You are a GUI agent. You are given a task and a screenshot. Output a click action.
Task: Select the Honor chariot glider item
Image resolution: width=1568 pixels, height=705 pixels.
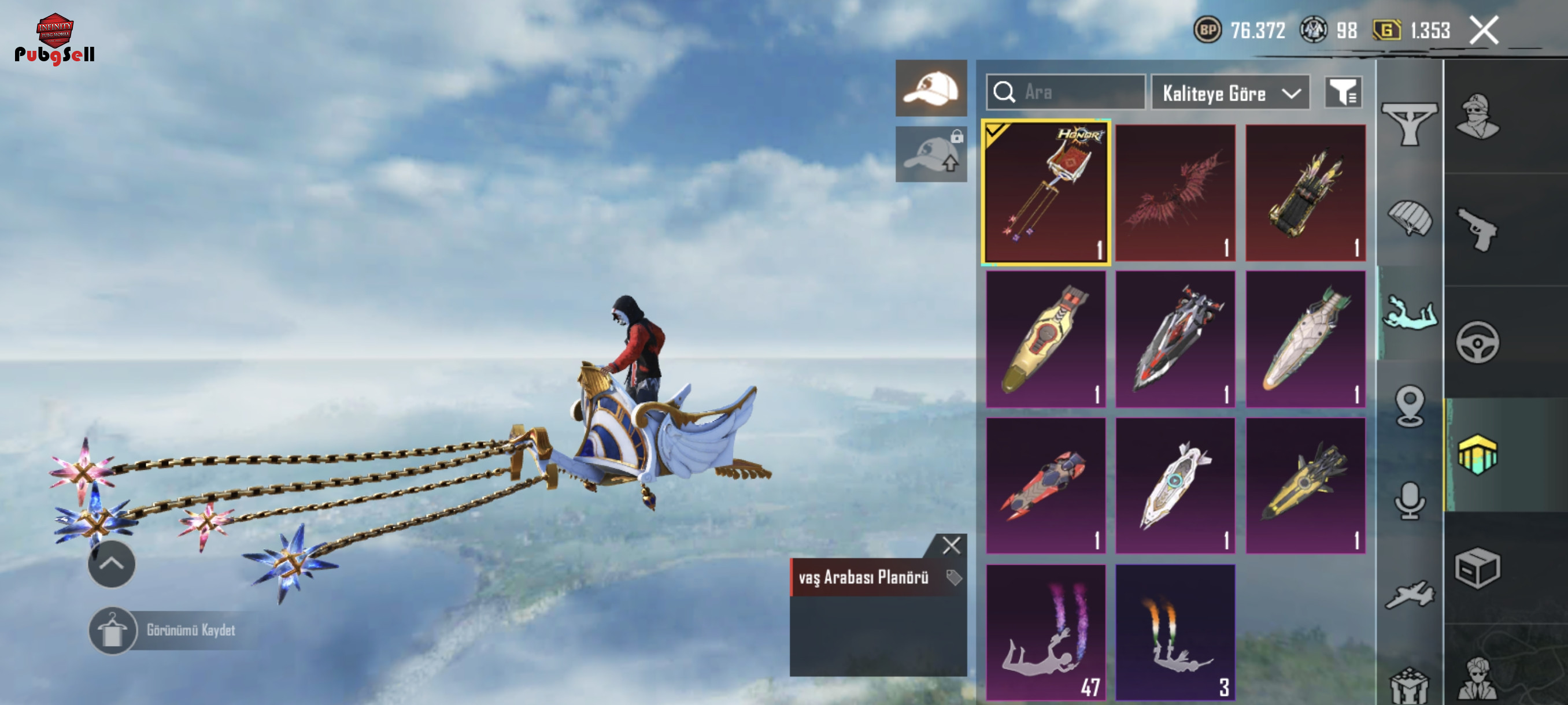1046,193
